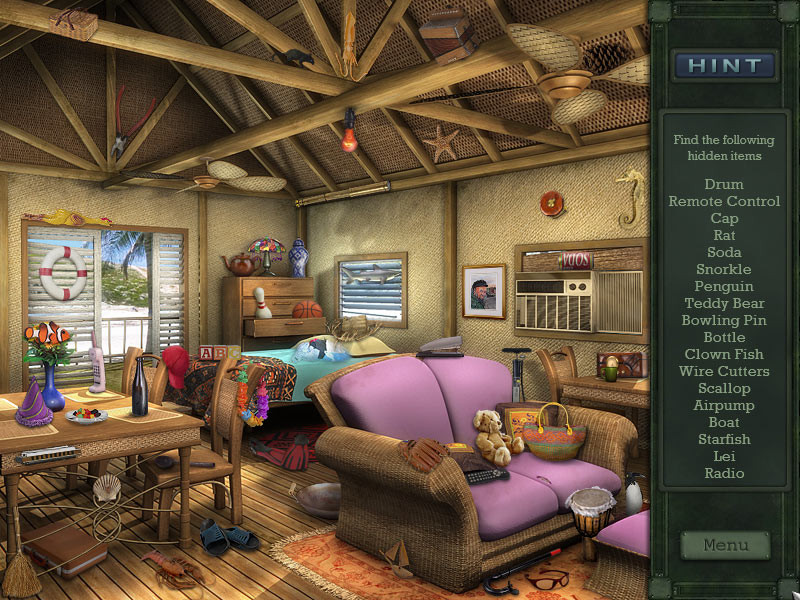This screenshot has height=600, width=800.
Task: Open the game Menu
Action: (x=725, y=545)
